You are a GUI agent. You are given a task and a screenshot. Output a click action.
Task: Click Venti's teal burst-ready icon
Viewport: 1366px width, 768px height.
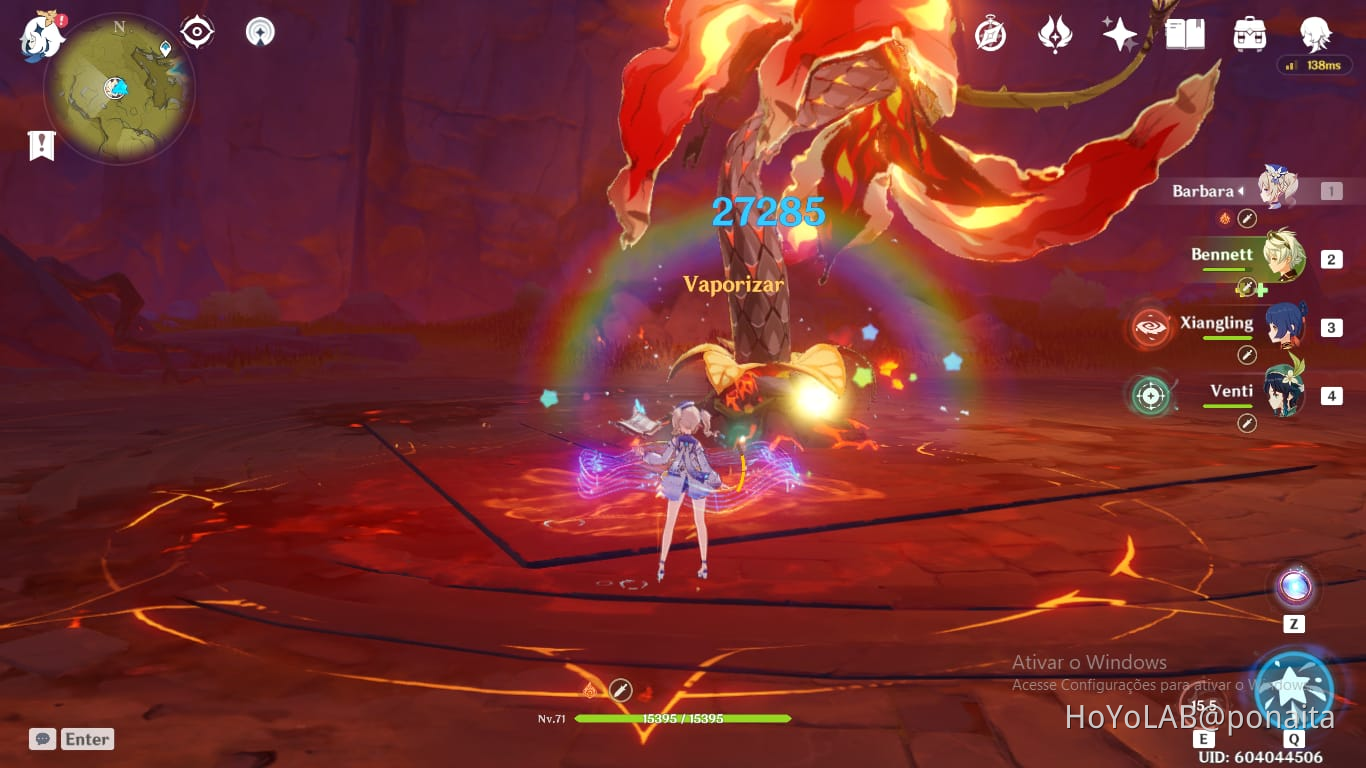pyautogui.click(x=1150, y=395)
